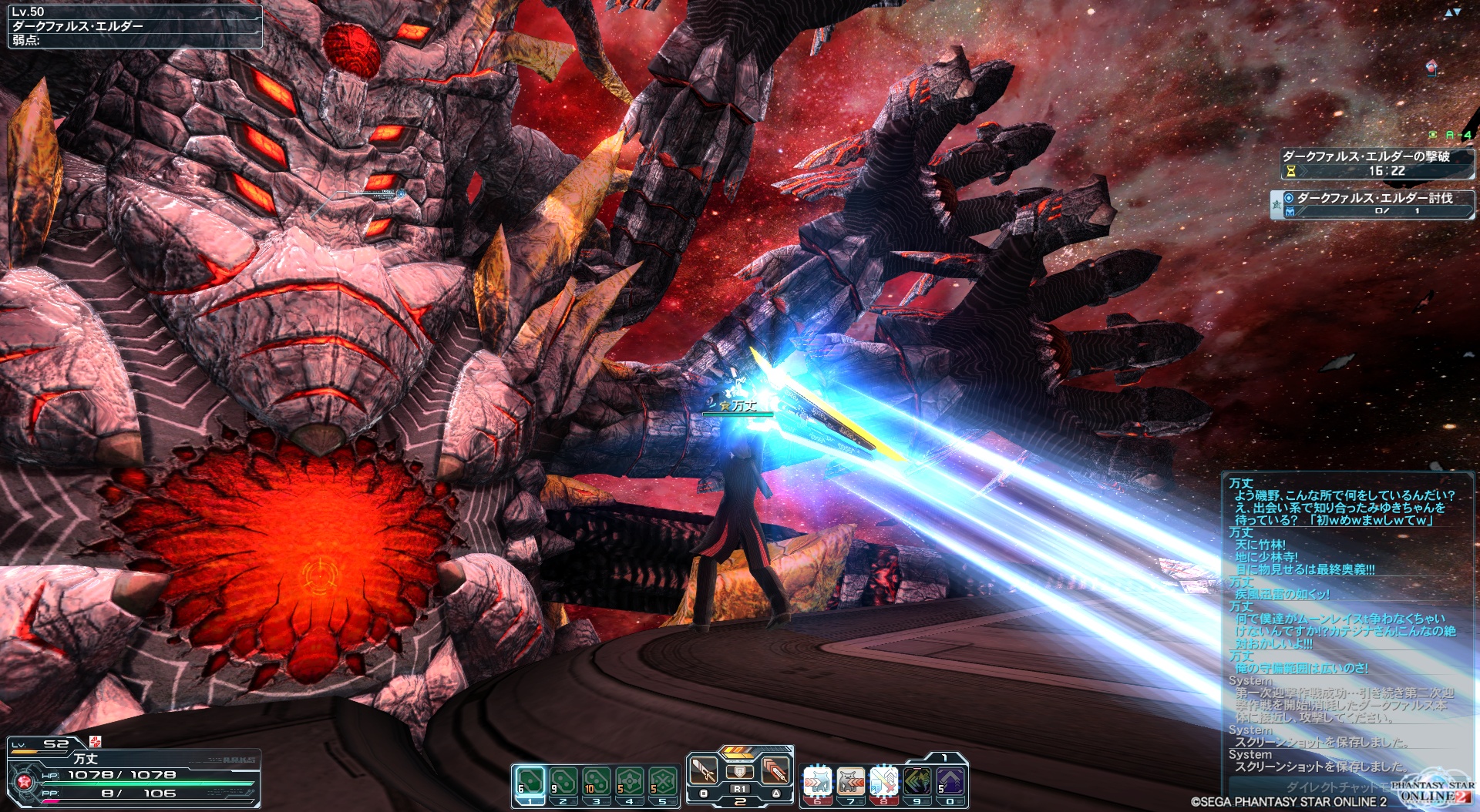Use the orange beast skill in slot 7
This screenshot has height=812, width=1480.
851,781
